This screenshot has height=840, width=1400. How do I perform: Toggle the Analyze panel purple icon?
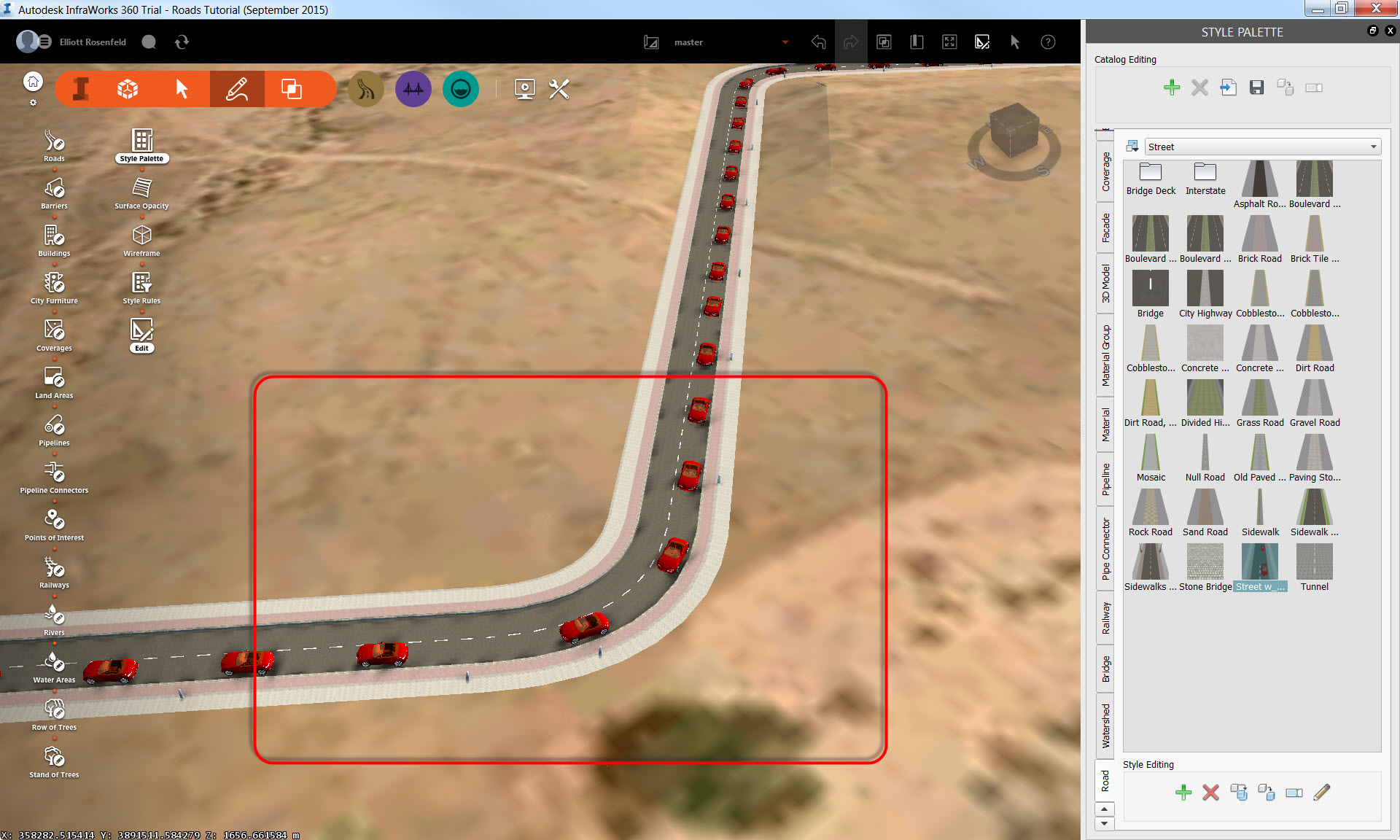pyautogui.click(x=413, y=88)
